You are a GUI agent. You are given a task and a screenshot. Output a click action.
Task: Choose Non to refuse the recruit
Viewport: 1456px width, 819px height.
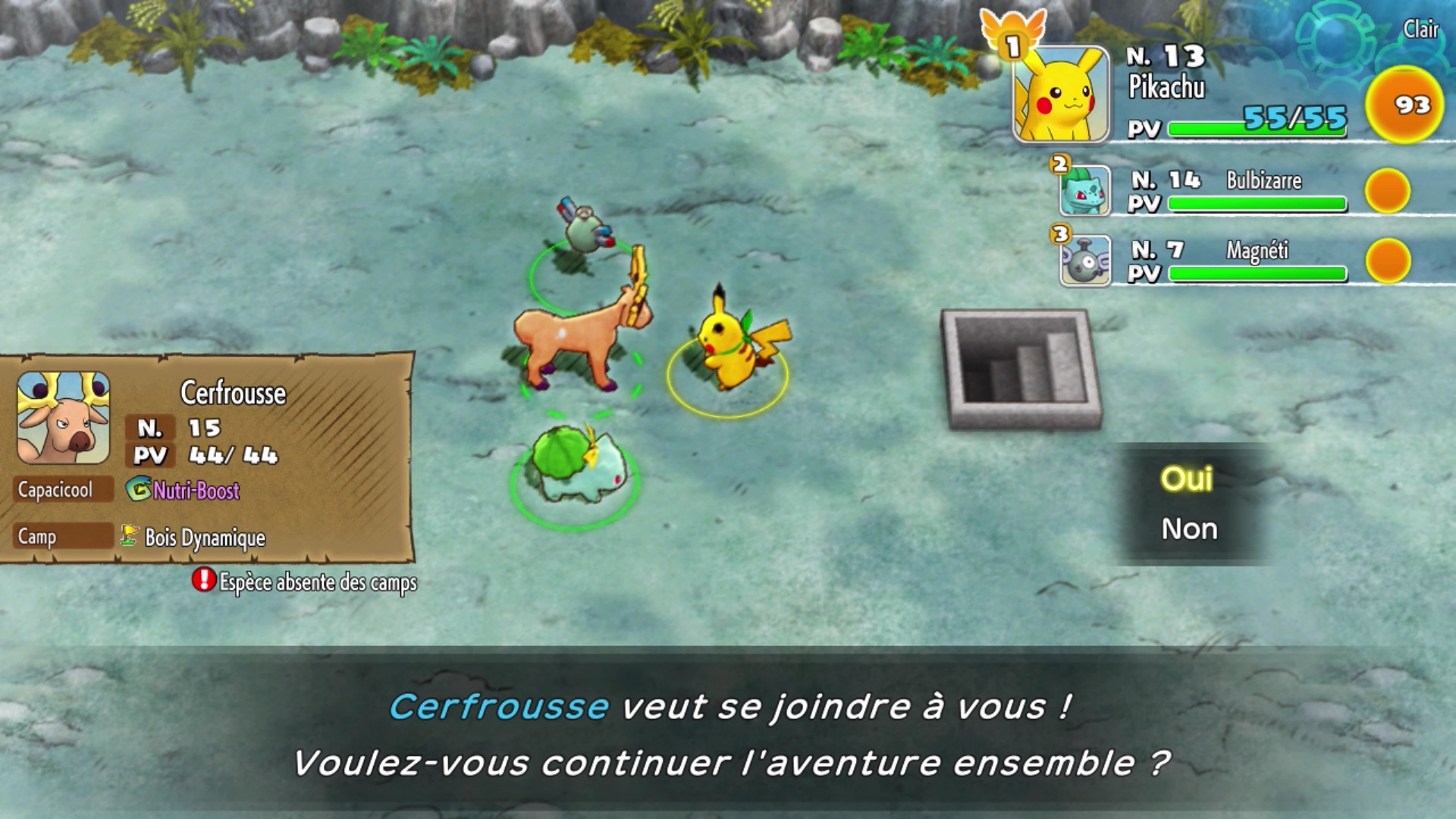pos(1191,531)
